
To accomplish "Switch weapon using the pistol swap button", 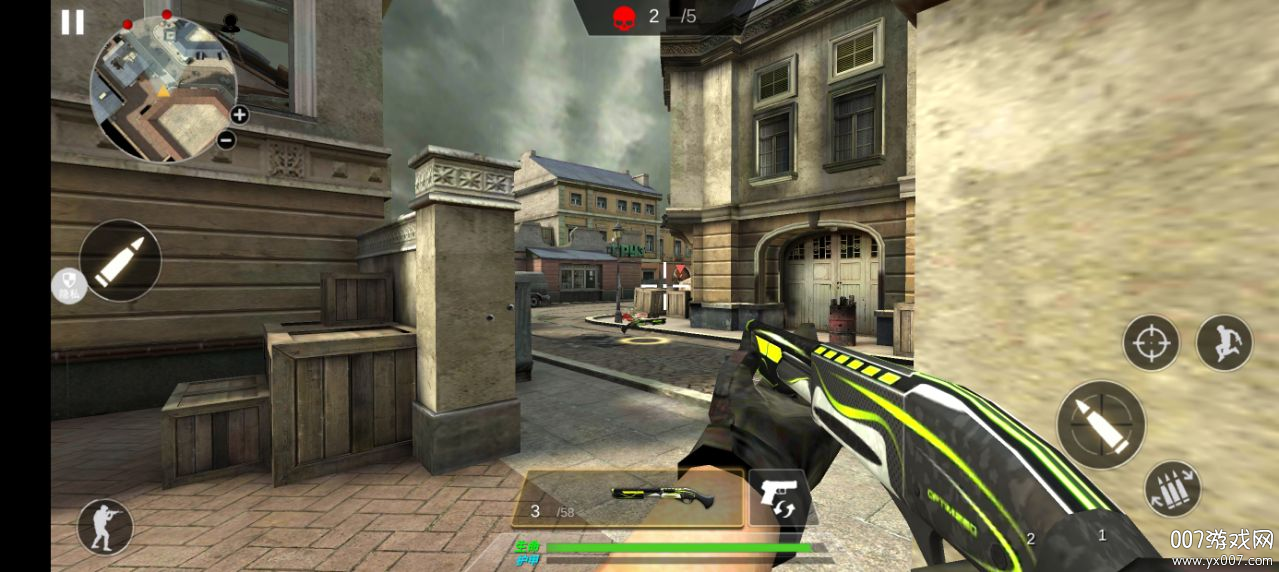I will point(780,497).
